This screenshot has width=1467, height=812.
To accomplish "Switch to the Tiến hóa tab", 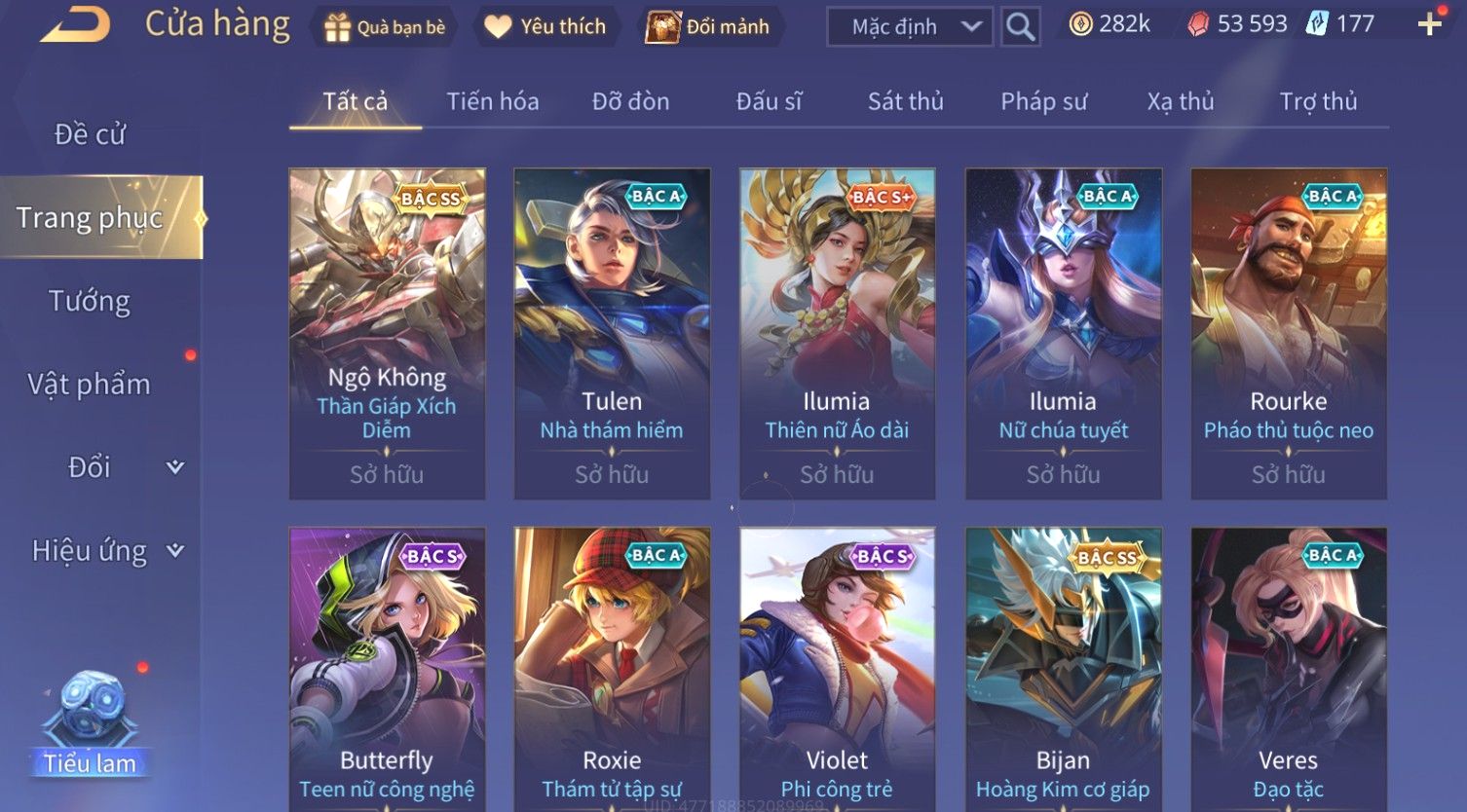I will (x=492, y=101).
